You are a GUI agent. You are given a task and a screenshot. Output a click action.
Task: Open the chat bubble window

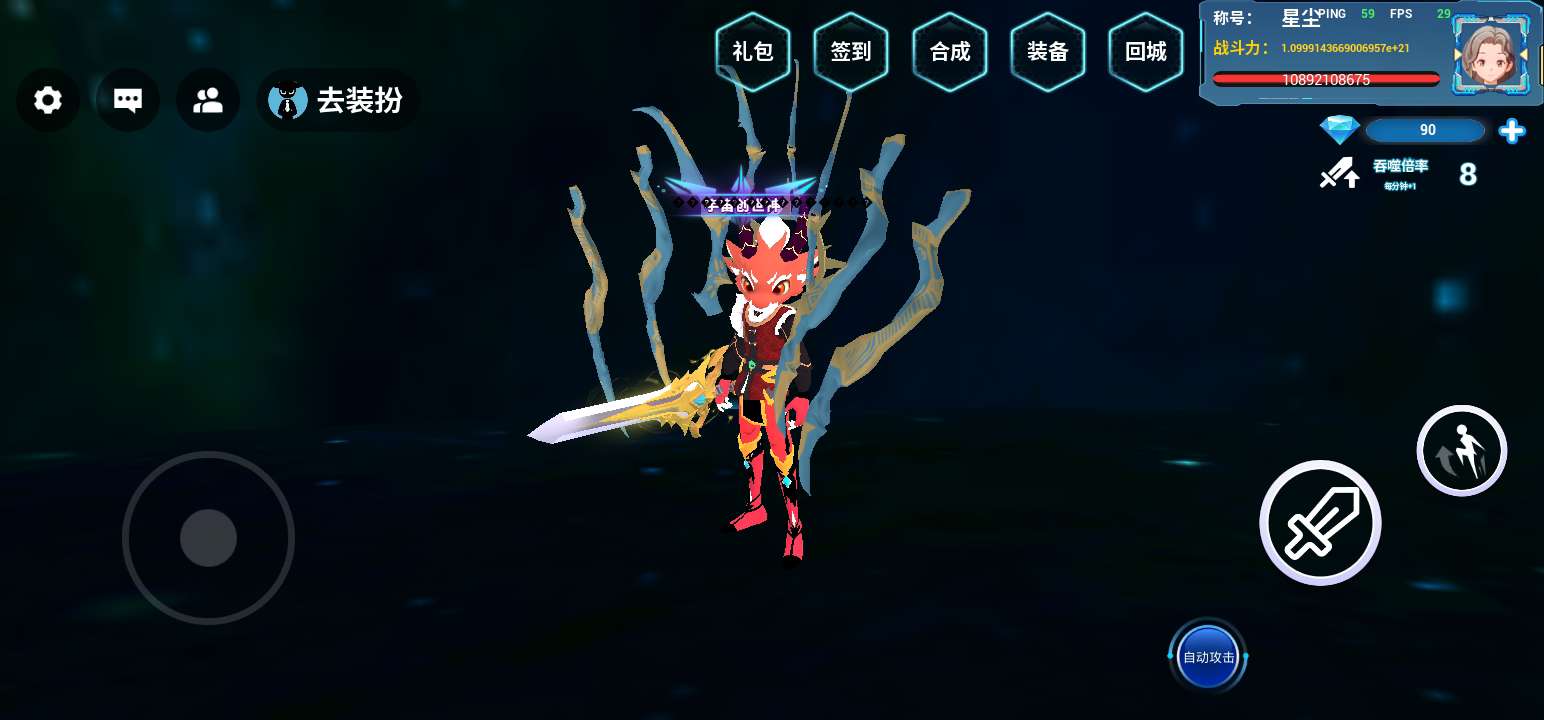tap(128, 100)
